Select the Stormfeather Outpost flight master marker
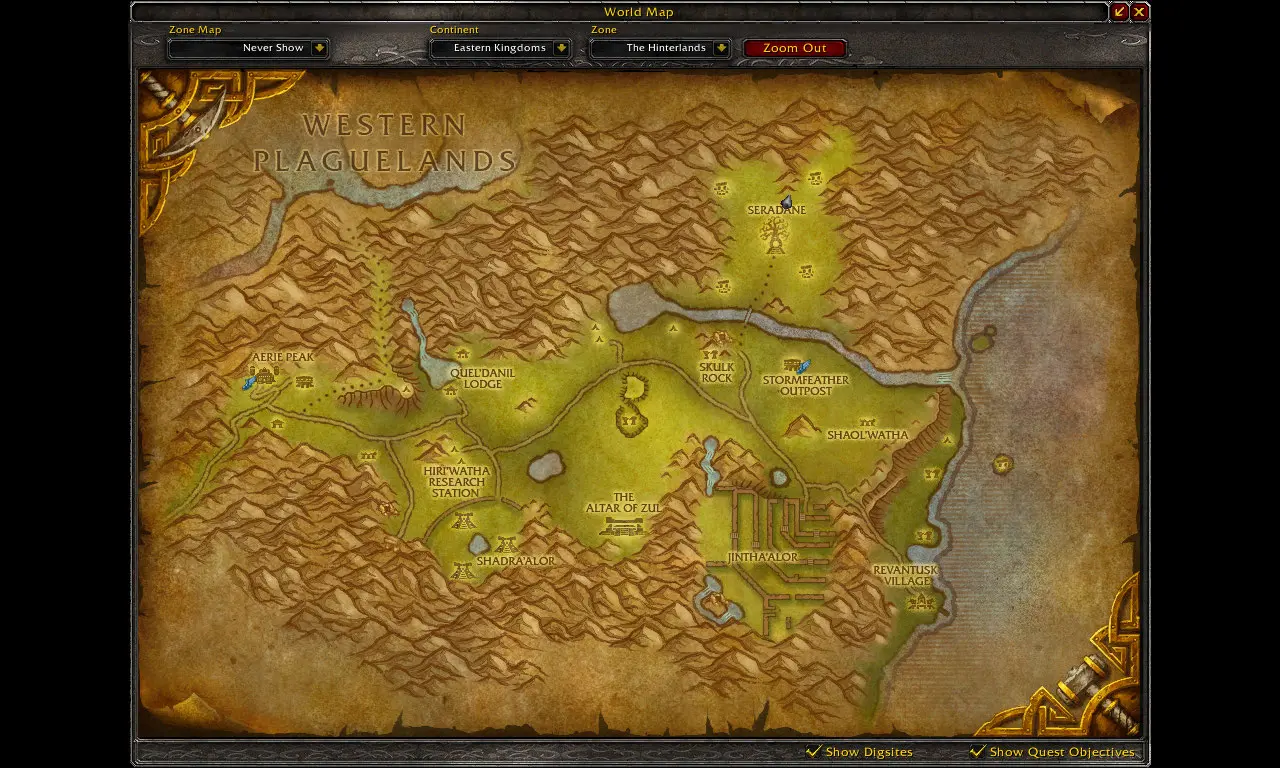 pos(804,366)
